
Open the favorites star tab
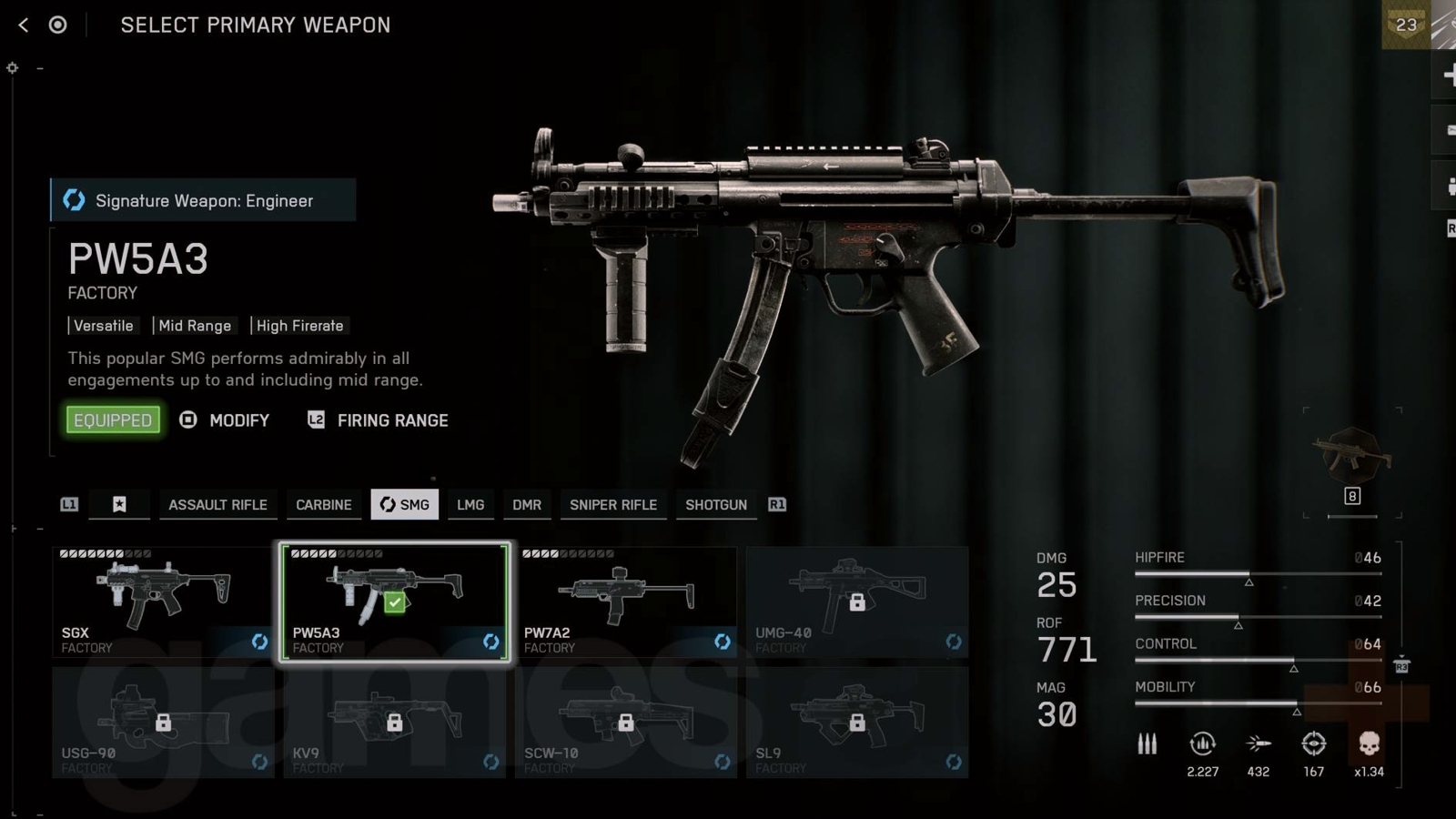point(119,505)
